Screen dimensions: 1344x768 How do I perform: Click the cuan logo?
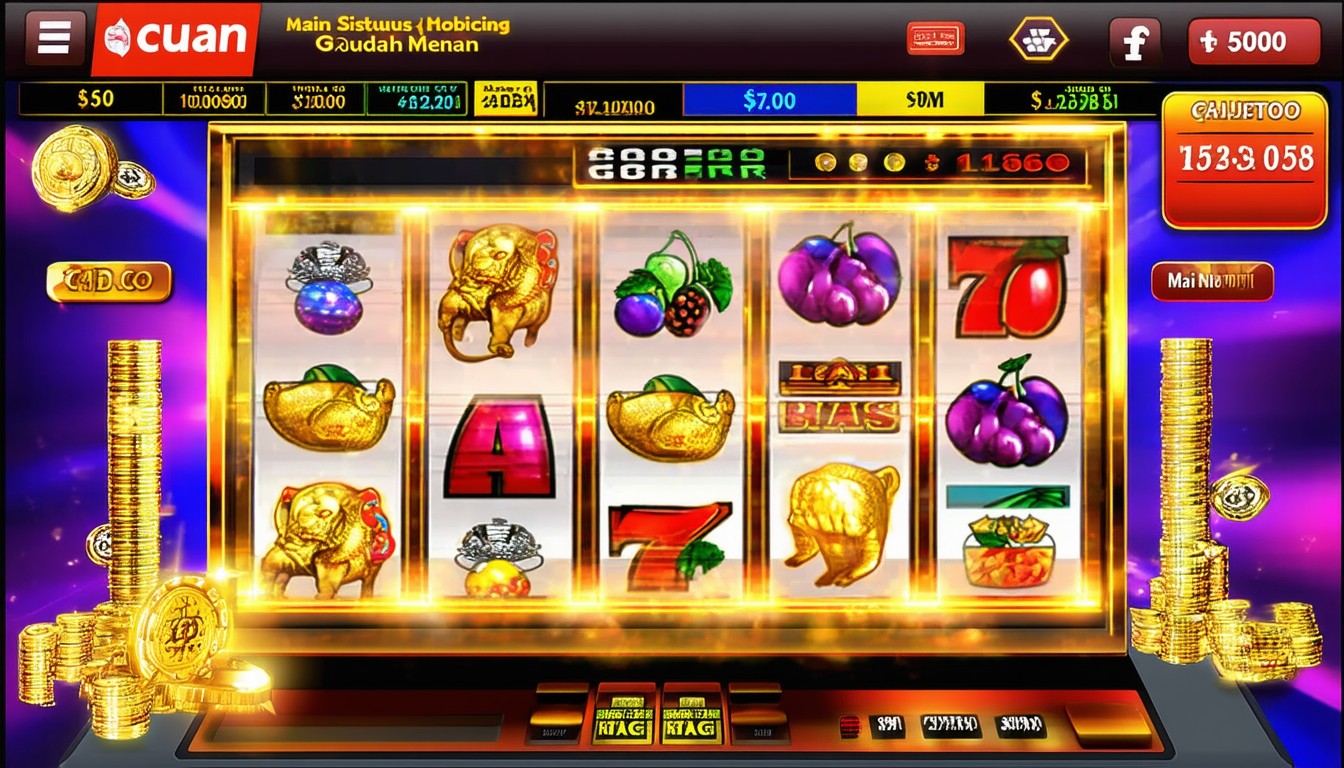pyautogui.click(x=176, y=39)
